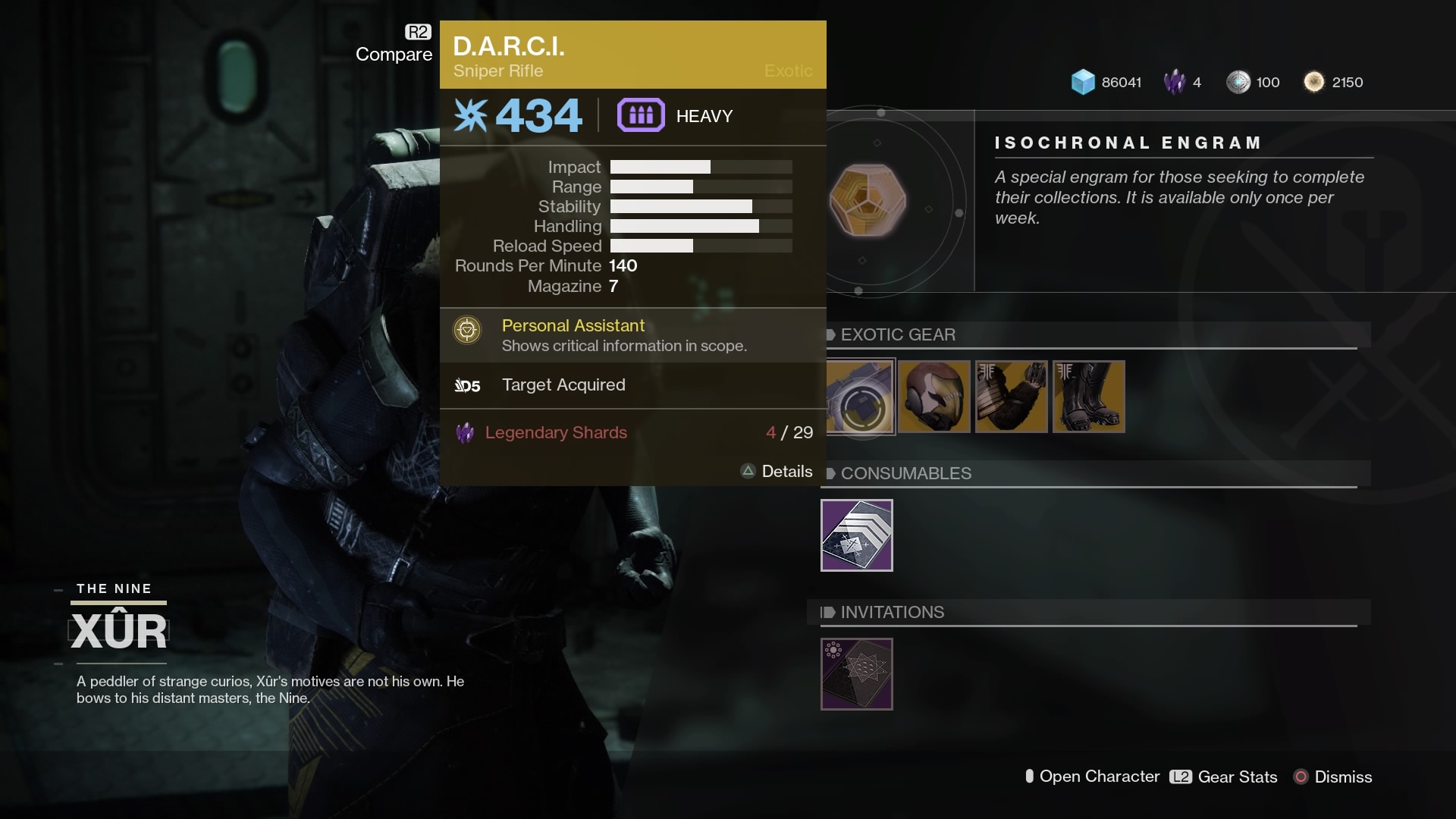Select the Legendary Shards cost icon
The image size is (1456, 819).
click(x=466, y=433)
